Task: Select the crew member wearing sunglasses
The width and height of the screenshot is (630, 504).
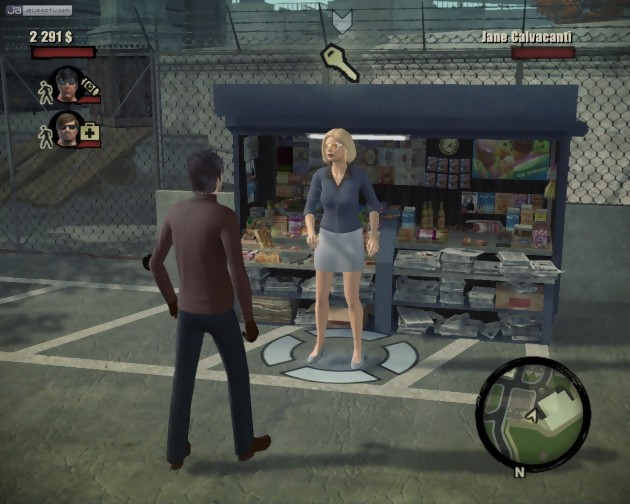Action: (67, 128)
